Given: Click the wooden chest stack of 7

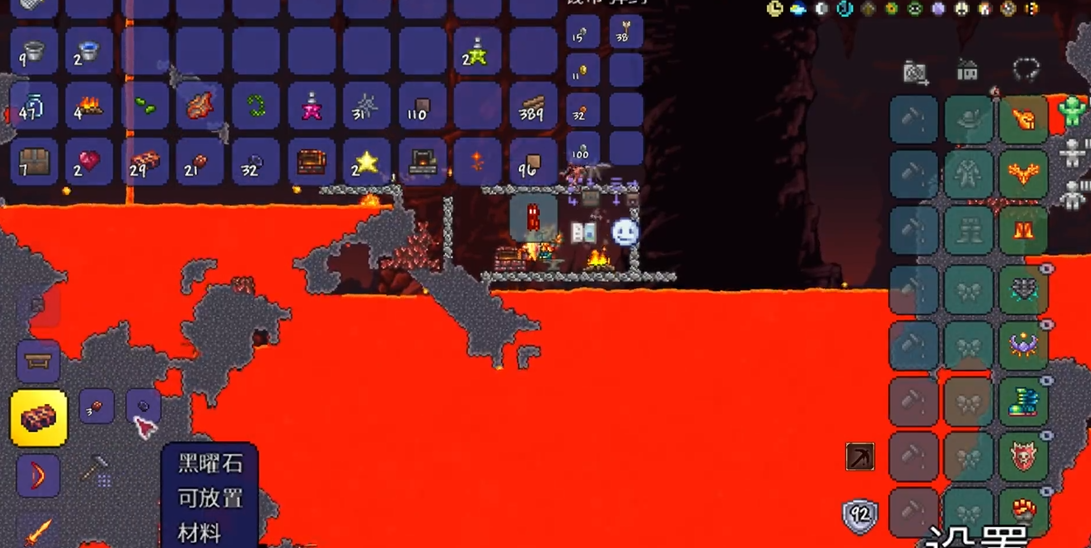Looking at the screenshot, I should (33, 162).
